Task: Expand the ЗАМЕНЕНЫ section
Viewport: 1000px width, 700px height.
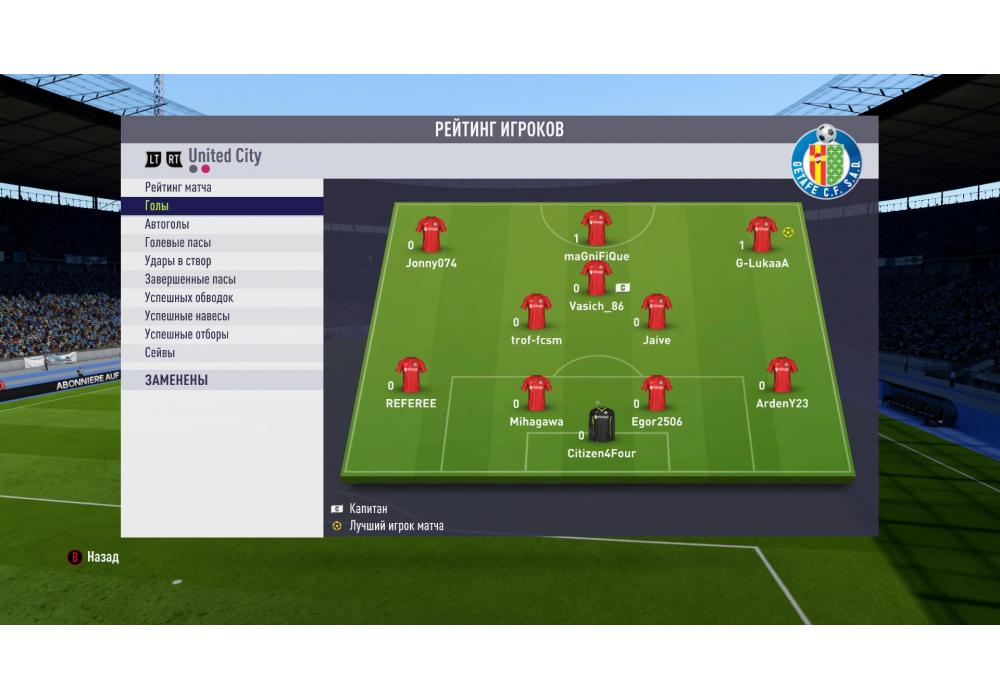Action: [x=222, y=380]
